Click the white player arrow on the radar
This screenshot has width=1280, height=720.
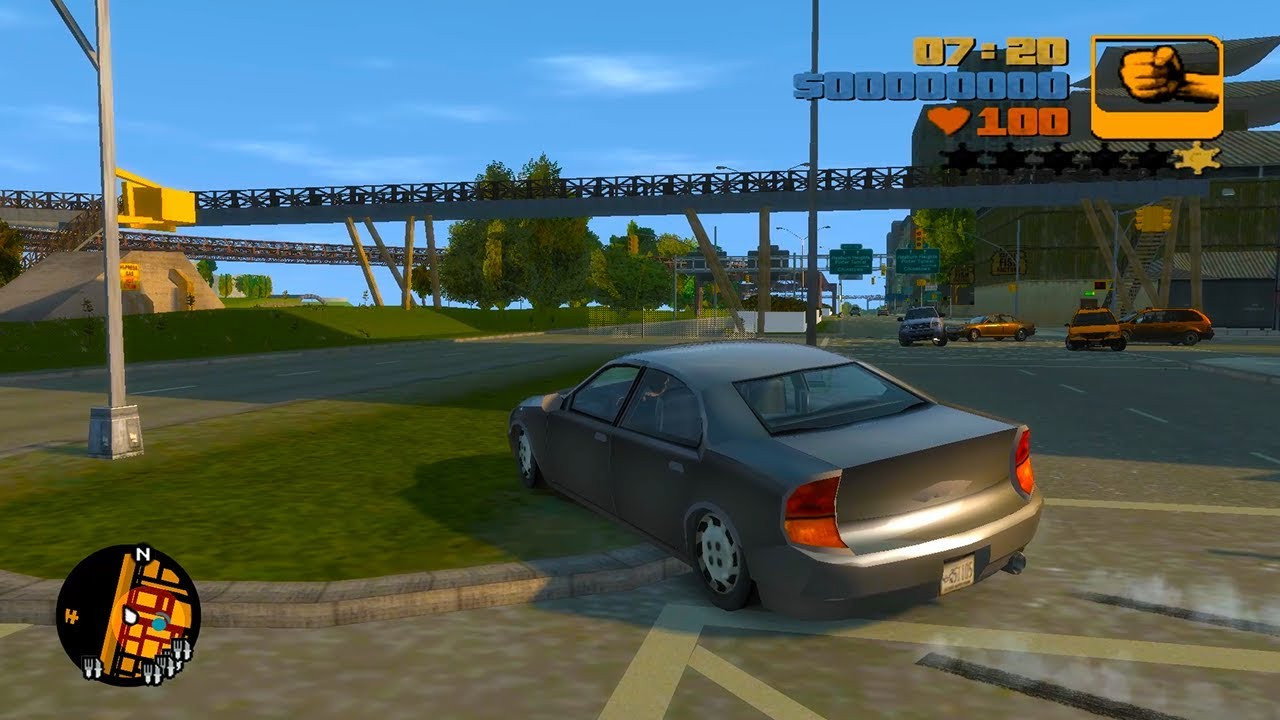click(131, 616)
